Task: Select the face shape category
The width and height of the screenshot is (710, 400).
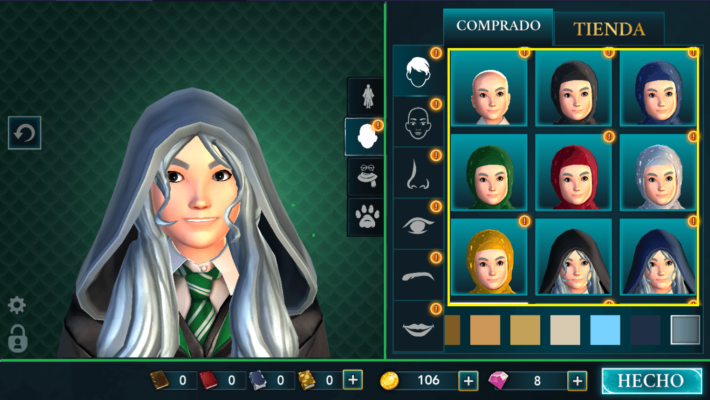Action: pos(418,122)
